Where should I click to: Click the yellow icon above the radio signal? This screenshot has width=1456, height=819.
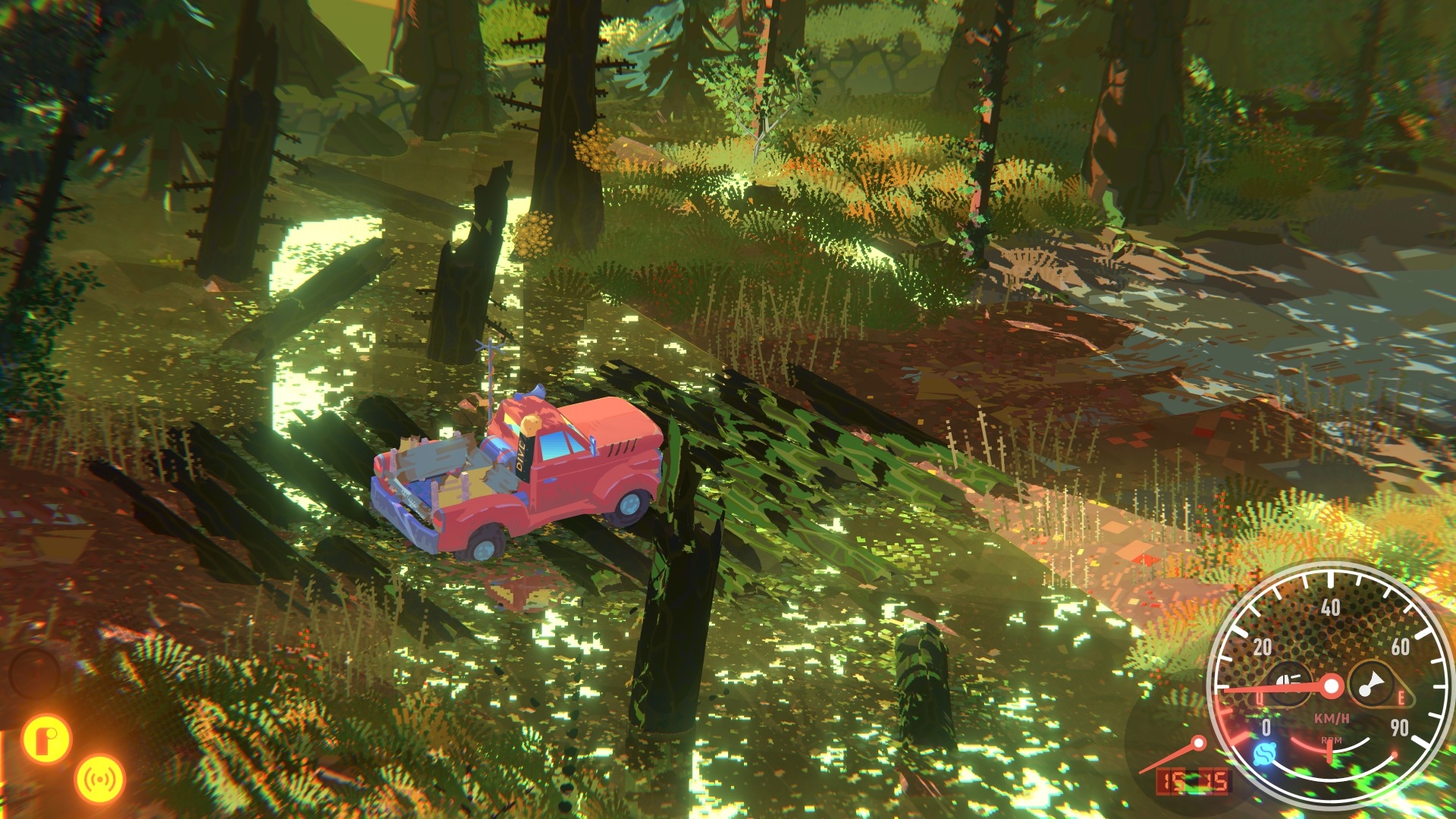[x=47, y=738]
